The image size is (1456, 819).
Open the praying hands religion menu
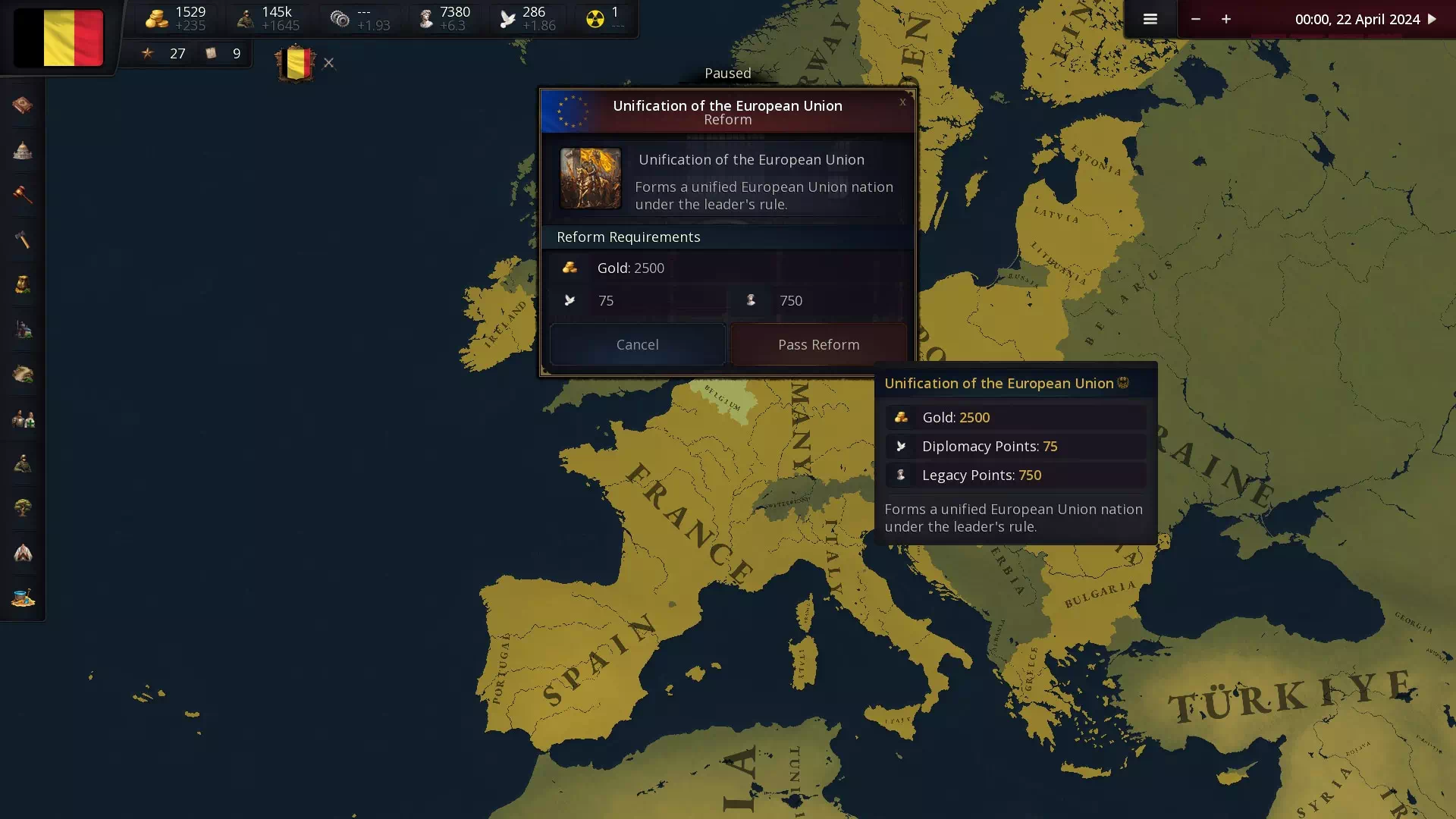[x=23, y=553]
